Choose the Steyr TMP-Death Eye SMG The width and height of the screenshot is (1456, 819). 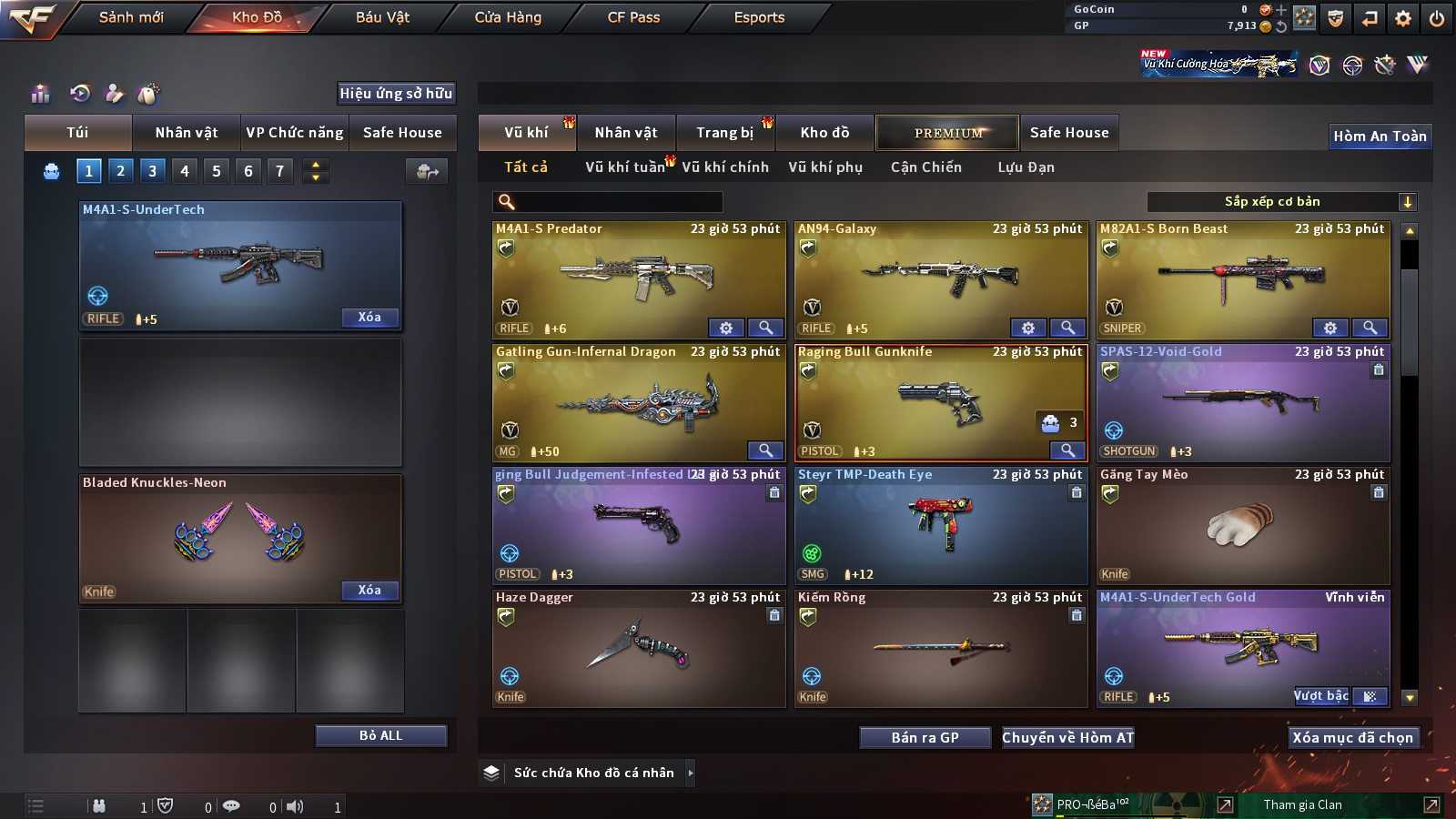pyautogui.click(x=940, y=525)
